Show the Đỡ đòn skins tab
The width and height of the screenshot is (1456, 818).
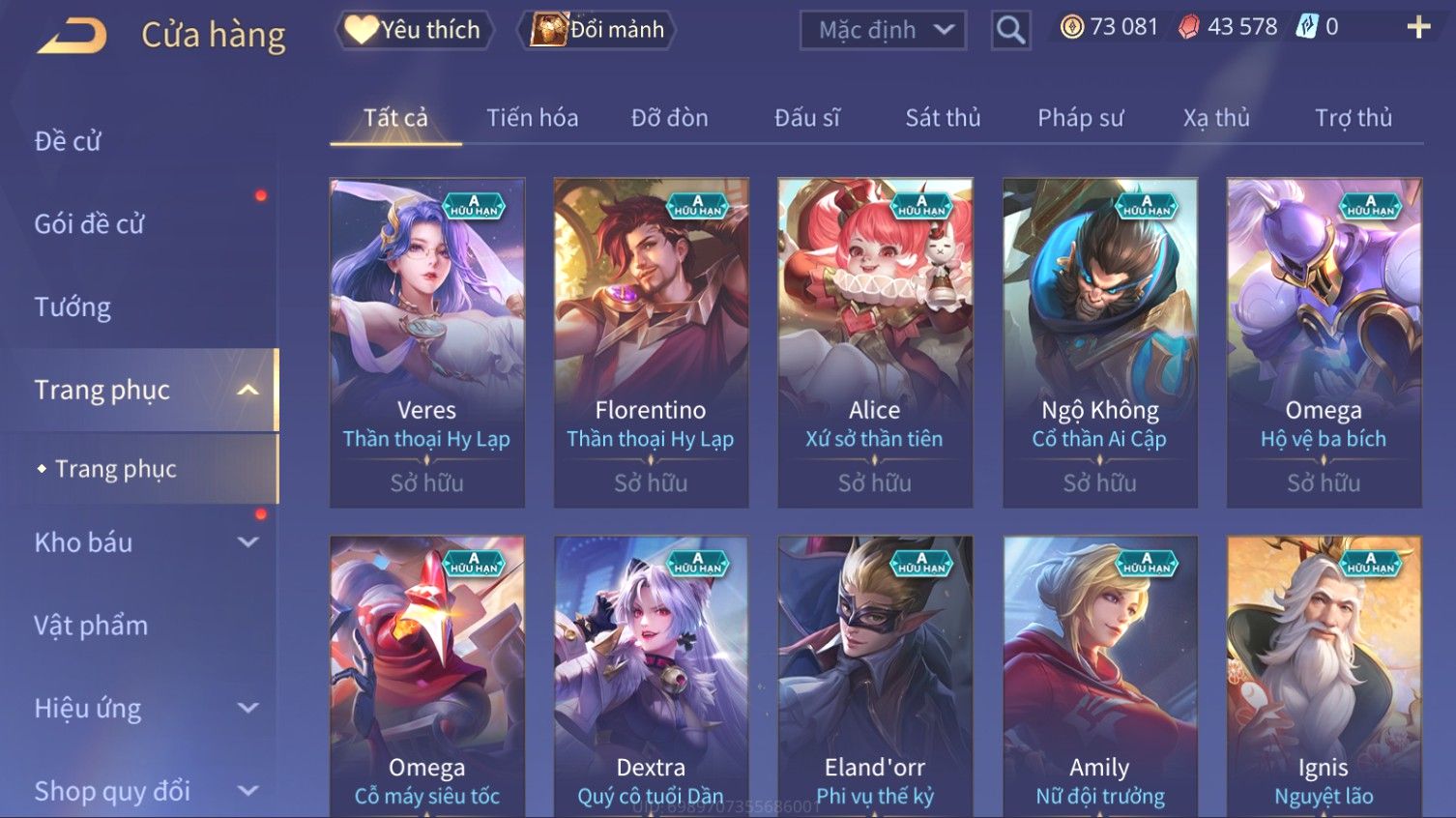click(x=669, y=118)
